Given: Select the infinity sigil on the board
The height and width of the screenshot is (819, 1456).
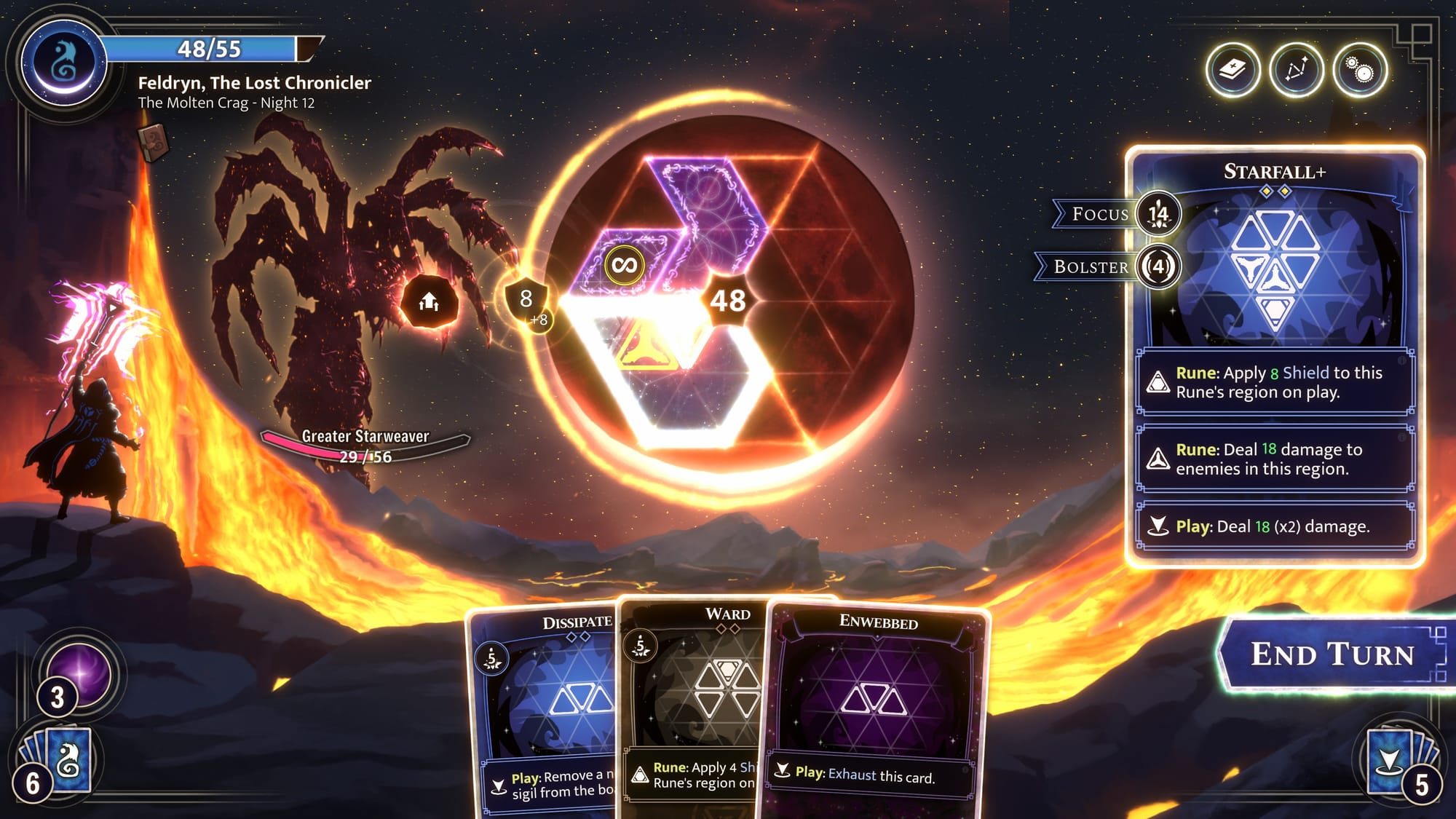Looking at the screenshot, I should tap(624, 265).
